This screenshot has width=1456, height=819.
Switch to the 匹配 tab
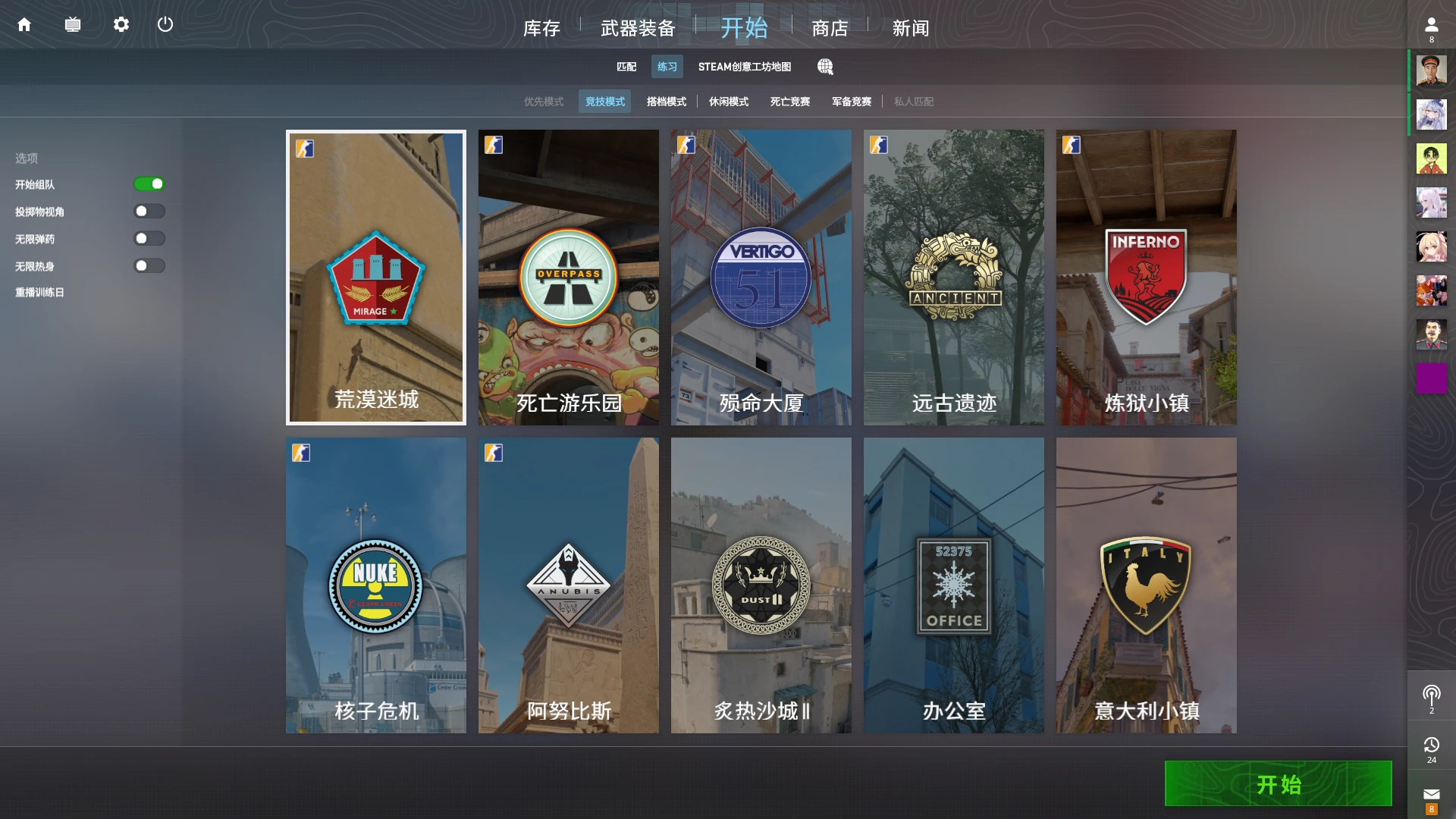tap(626, 67)
